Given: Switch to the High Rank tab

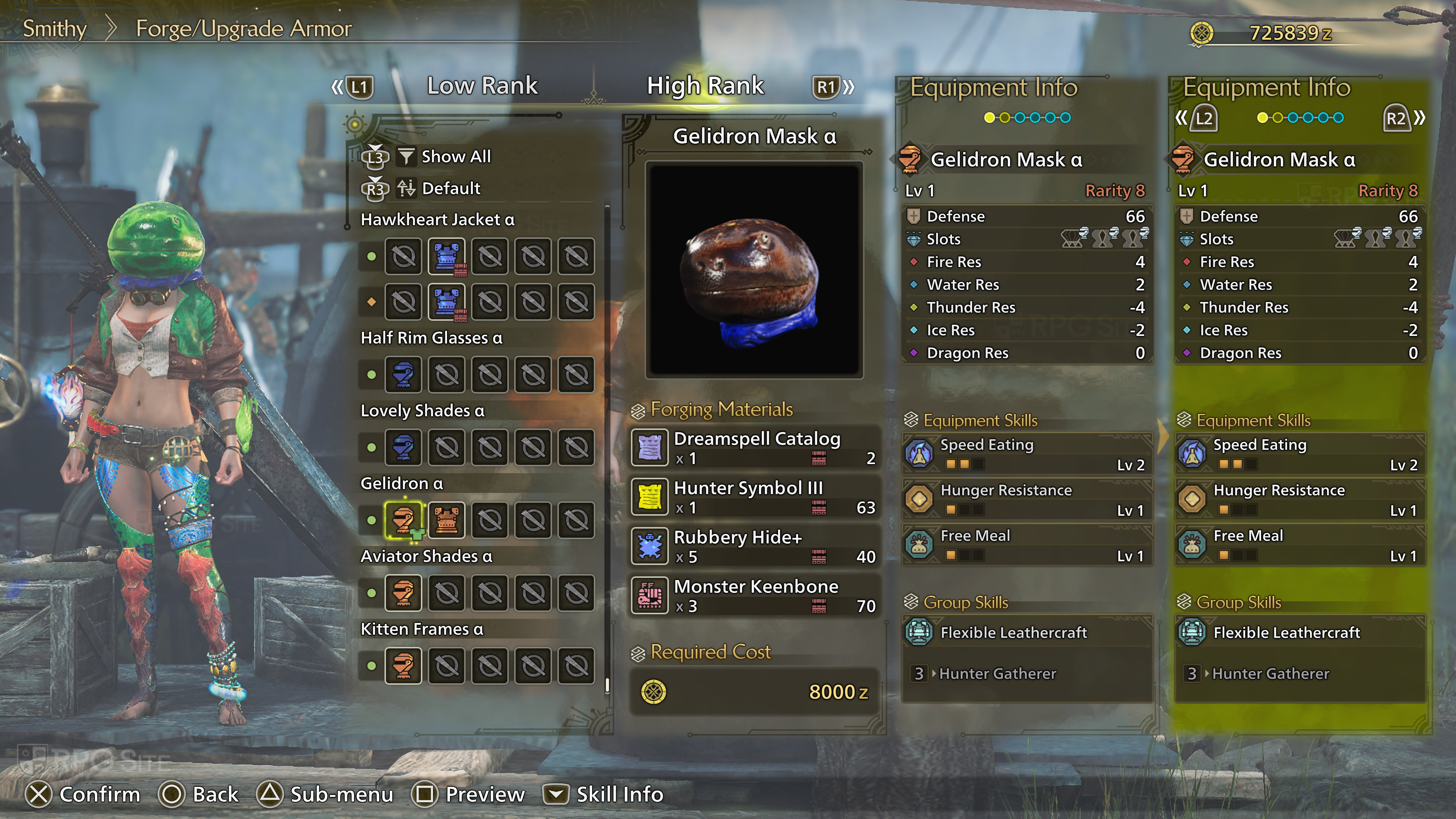Looking at the screenshot, I should (x=705, y=86).
